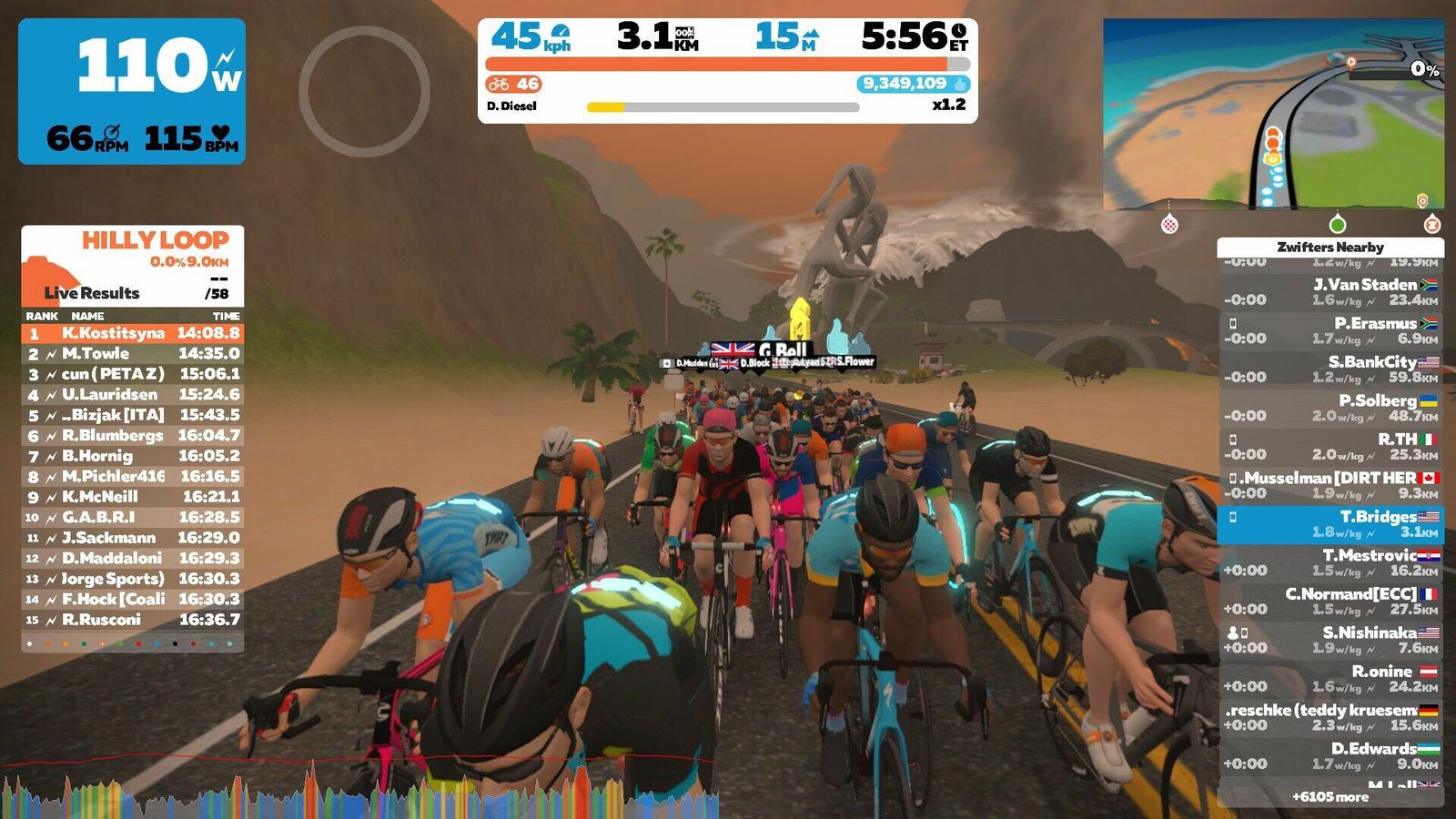
Task: Select U.Lauridsen in Hilly Loop results
Action: 133,395
